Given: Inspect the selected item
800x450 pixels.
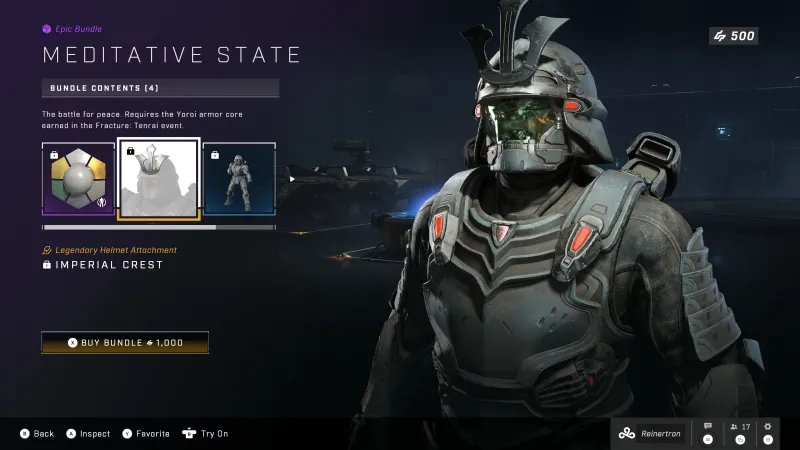Looking at the screenshot, I should (88, 434).
